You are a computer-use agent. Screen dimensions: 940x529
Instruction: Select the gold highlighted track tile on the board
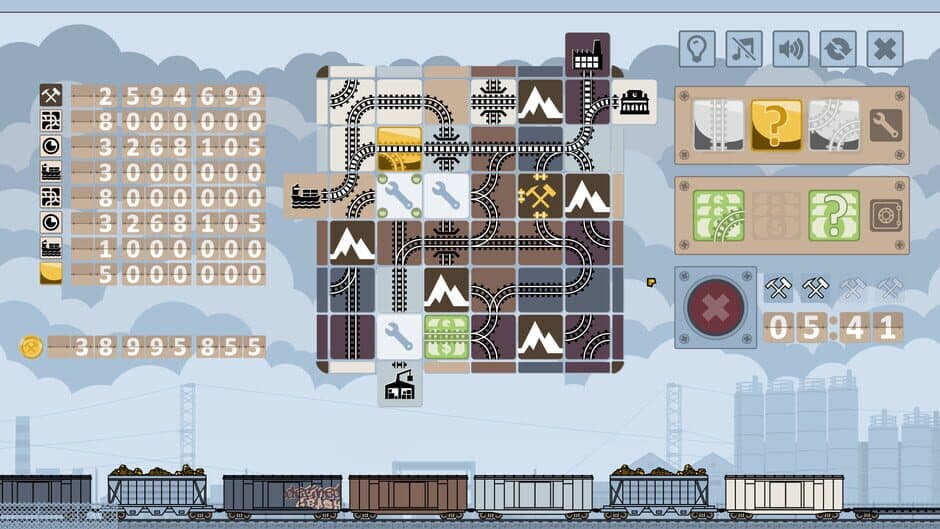pyautogui.click(x=398, y=149)
